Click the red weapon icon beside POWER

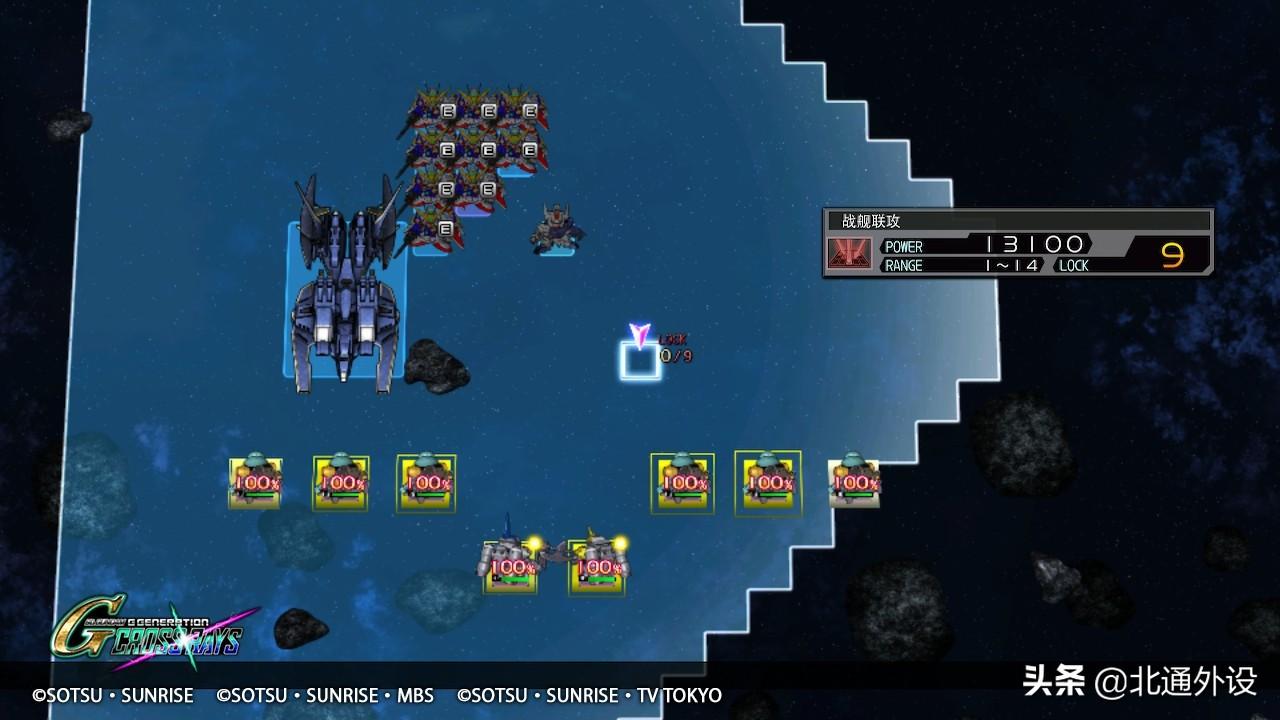coord(850,255)
